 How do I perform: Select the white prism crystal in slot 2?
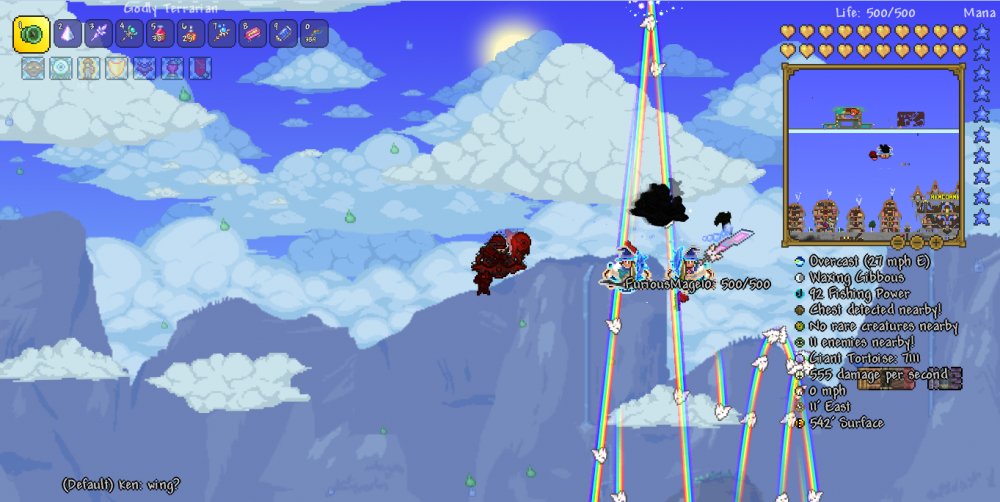pos(69,34)
